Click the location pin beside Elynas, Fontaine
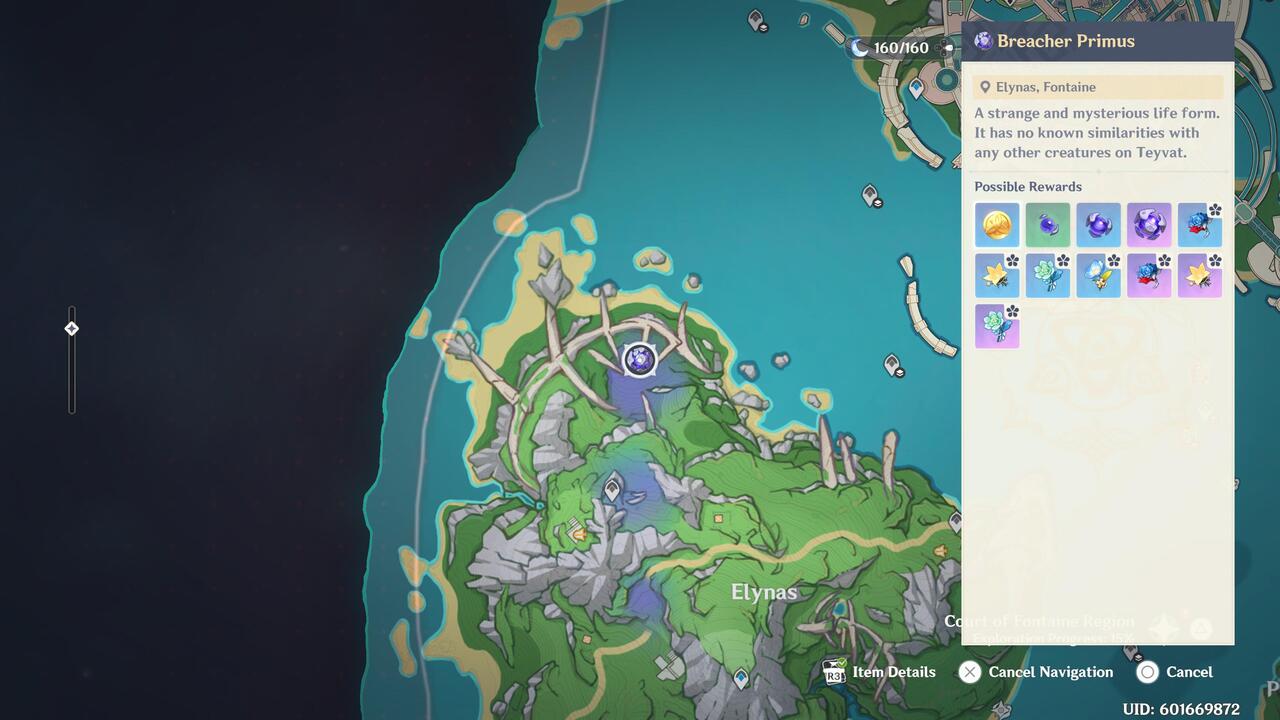1280x720 pixels. (x=984, y=87)
